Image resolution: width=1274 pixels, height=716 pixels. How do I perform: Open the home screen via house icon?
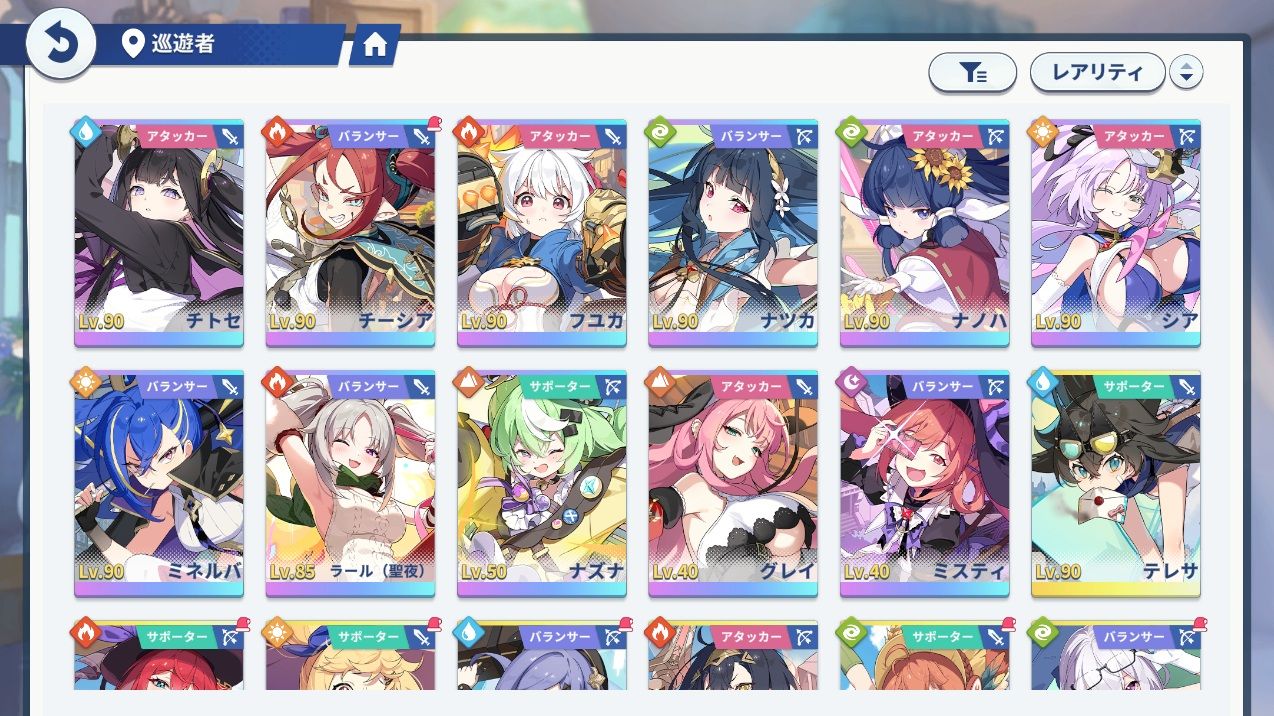(375, 46)
